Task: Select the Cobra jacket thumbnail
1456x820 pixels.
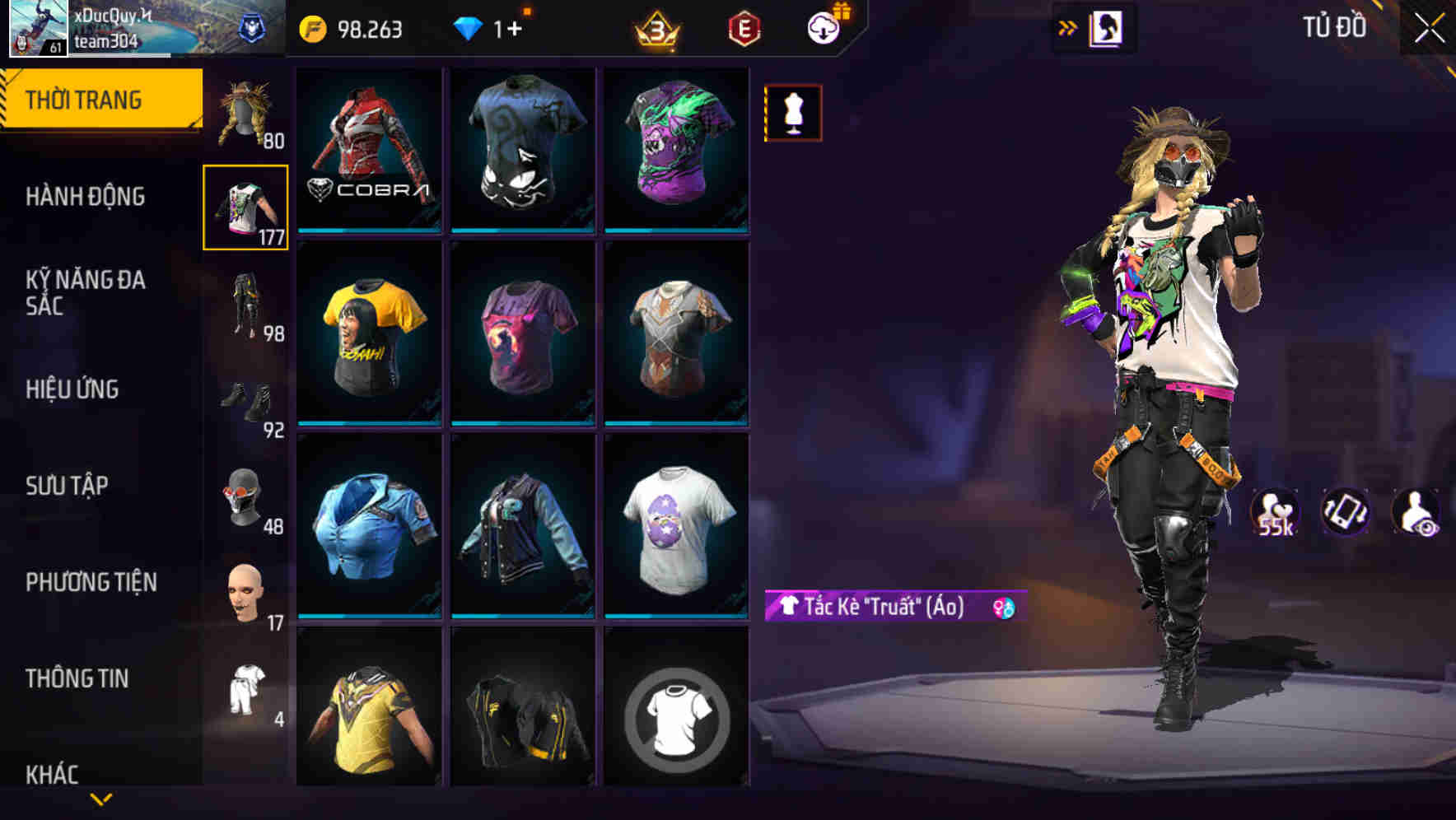Action: click(368, 150)
